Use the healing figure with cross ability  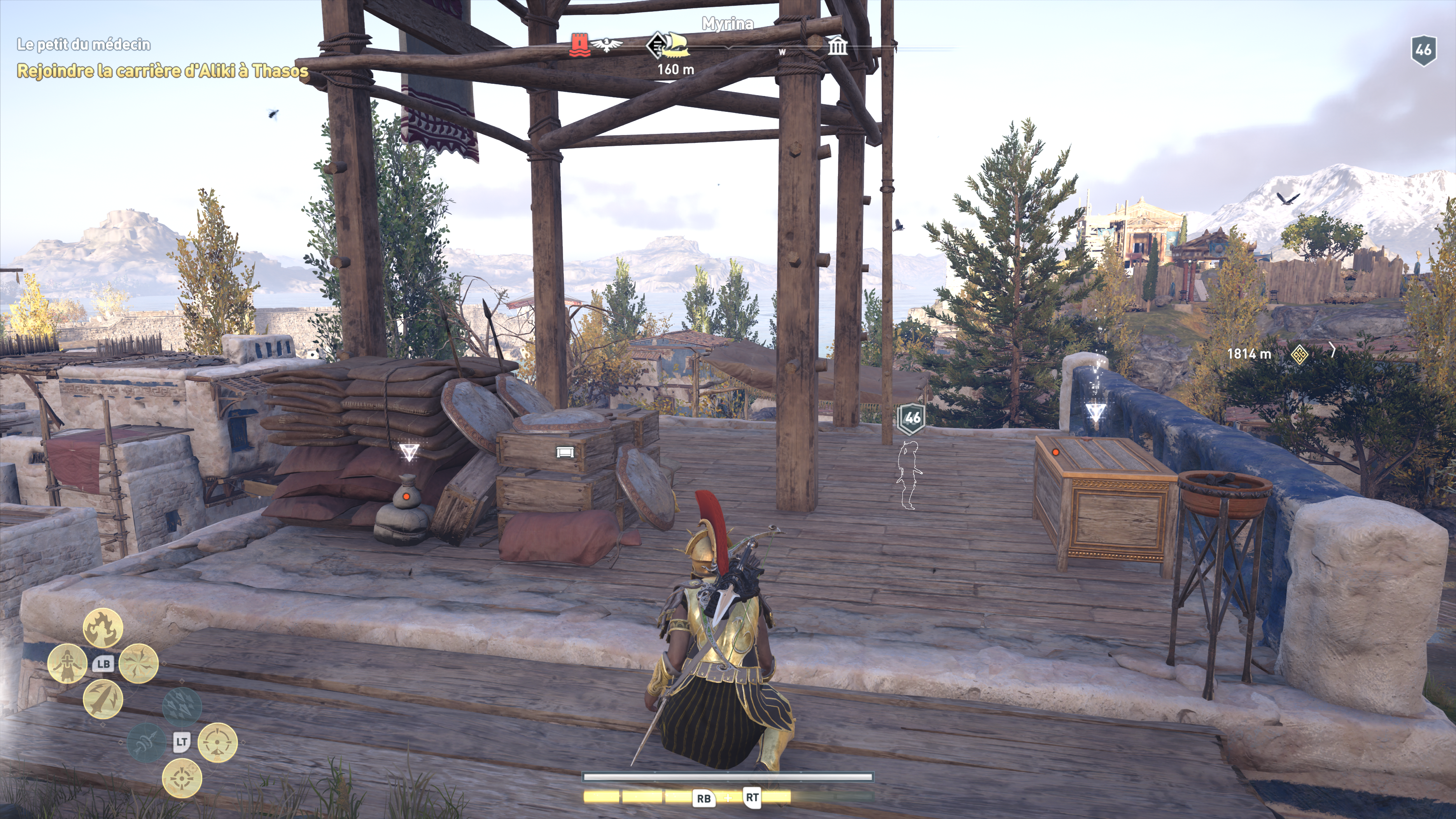point(67,664)
